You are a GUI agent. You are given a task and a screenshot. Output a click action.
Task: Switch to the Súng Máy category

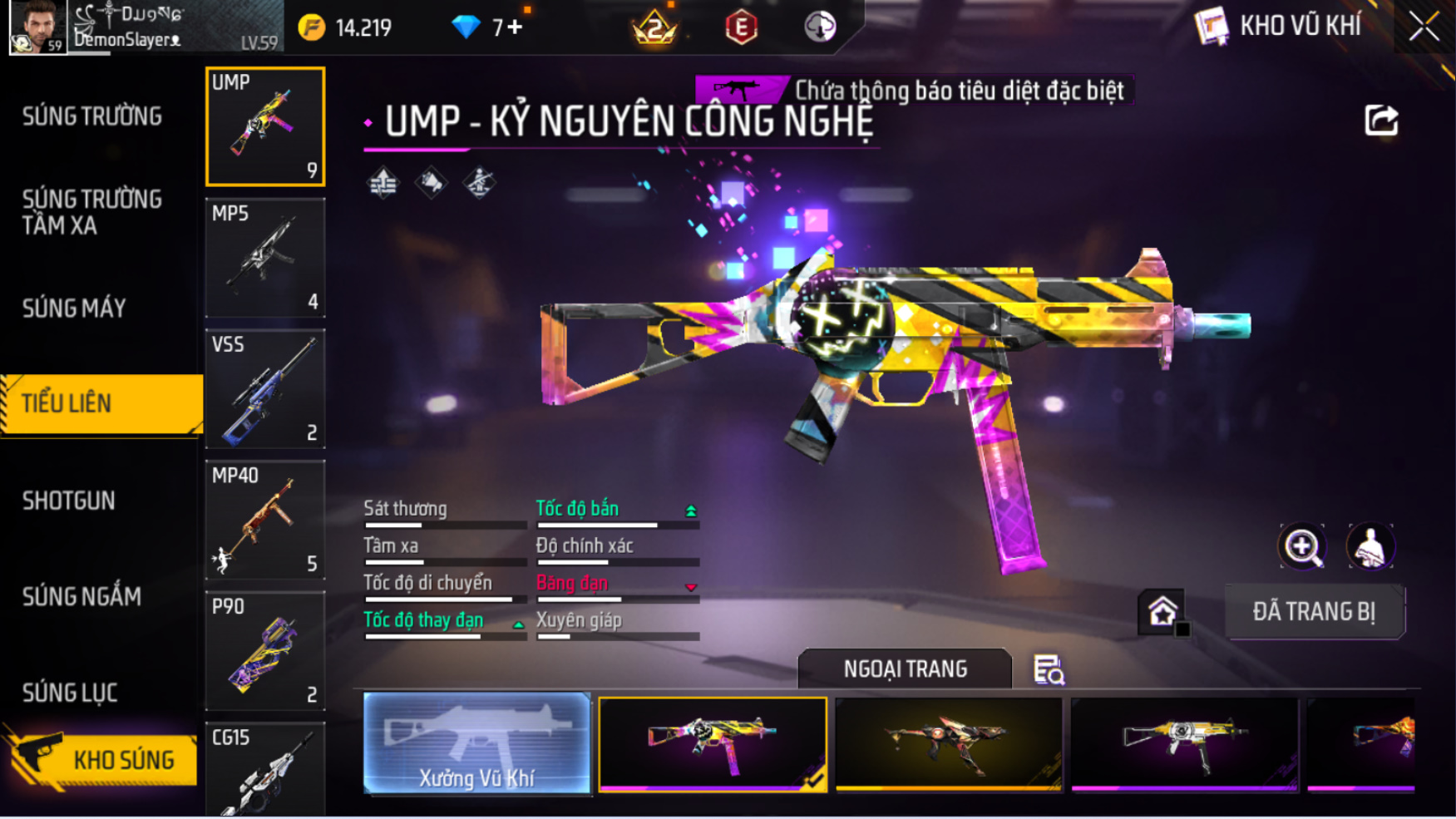pyautogui.click(x=75, y=308)
